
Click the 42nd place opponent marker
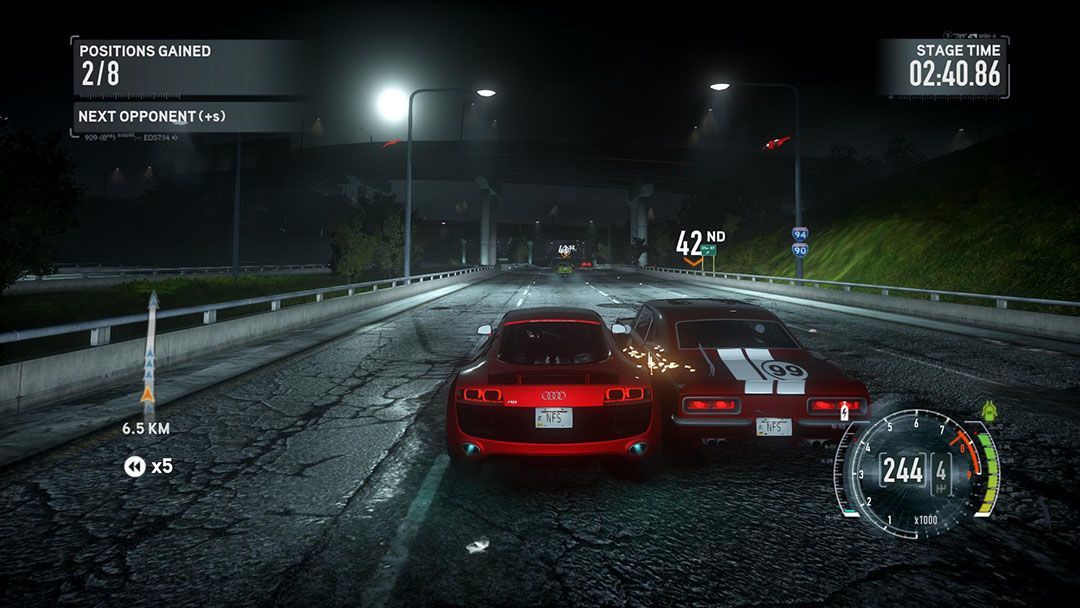point(699,245)
